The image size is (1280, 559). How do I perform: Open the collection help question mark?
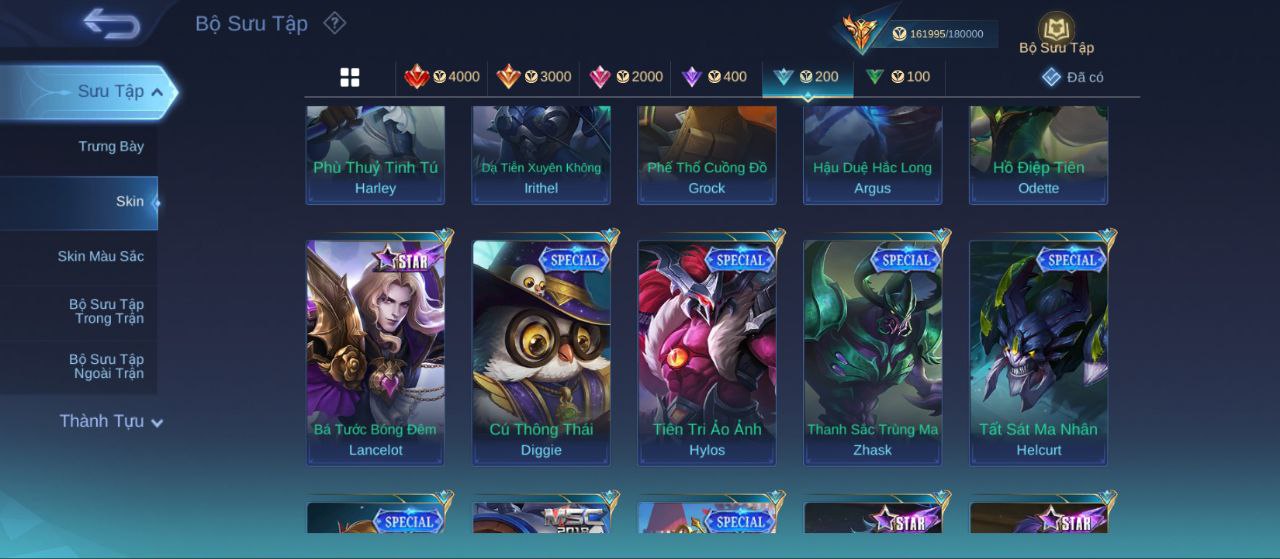coord(335,23)
